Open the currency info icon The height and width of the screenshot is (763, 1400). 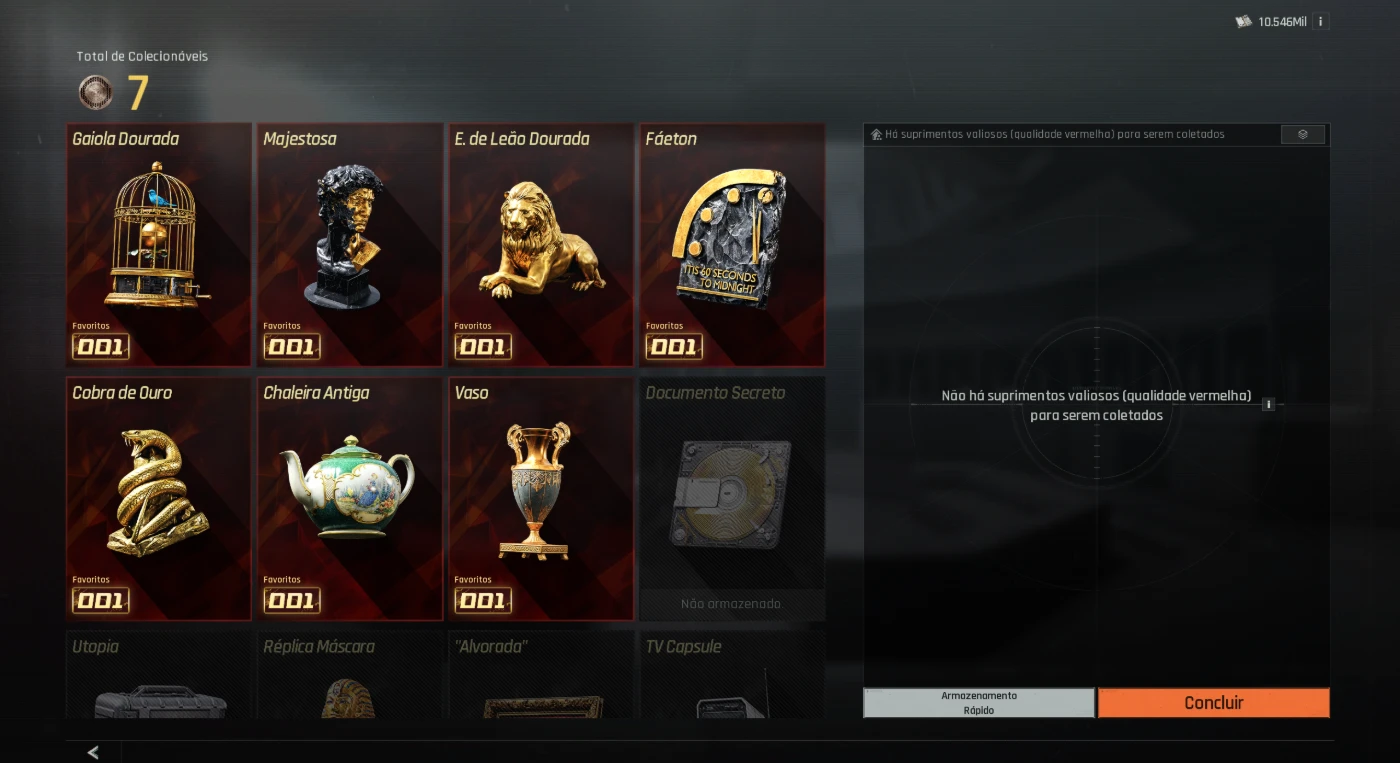(x=1321, y=21)
